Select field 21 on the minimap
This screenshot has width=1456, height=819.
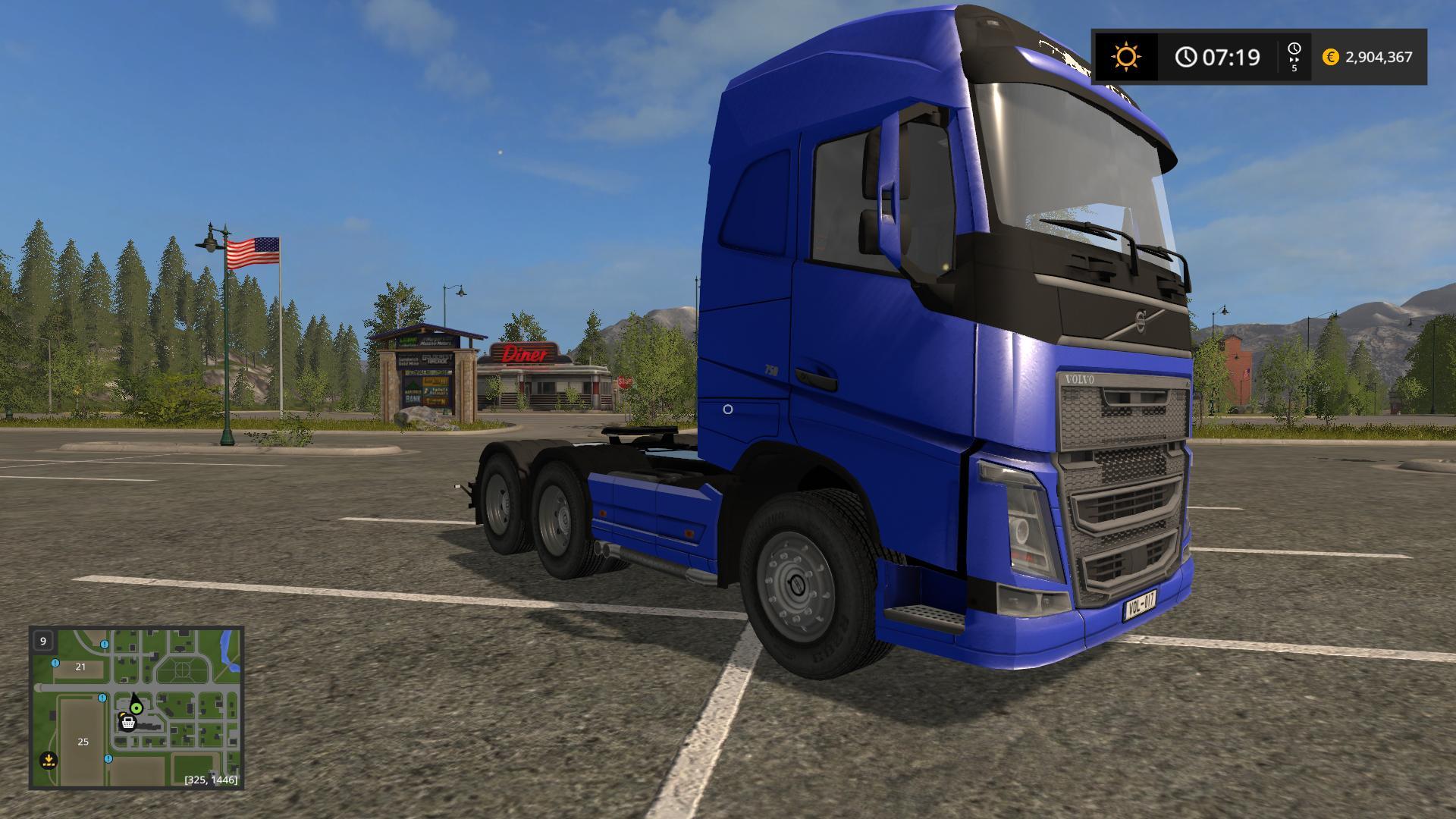click(x=80, y=666)
